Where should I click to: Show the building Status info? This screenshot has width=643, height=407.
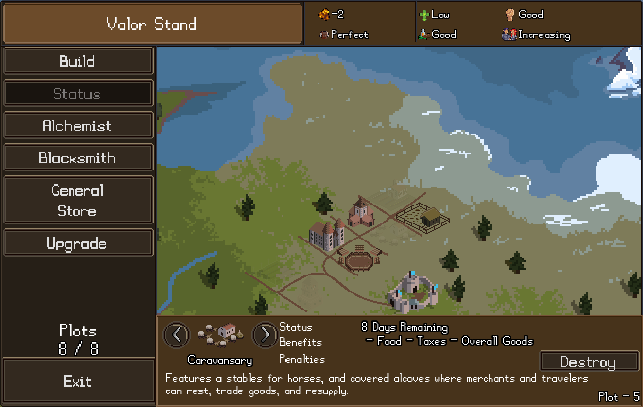[296, 327]
